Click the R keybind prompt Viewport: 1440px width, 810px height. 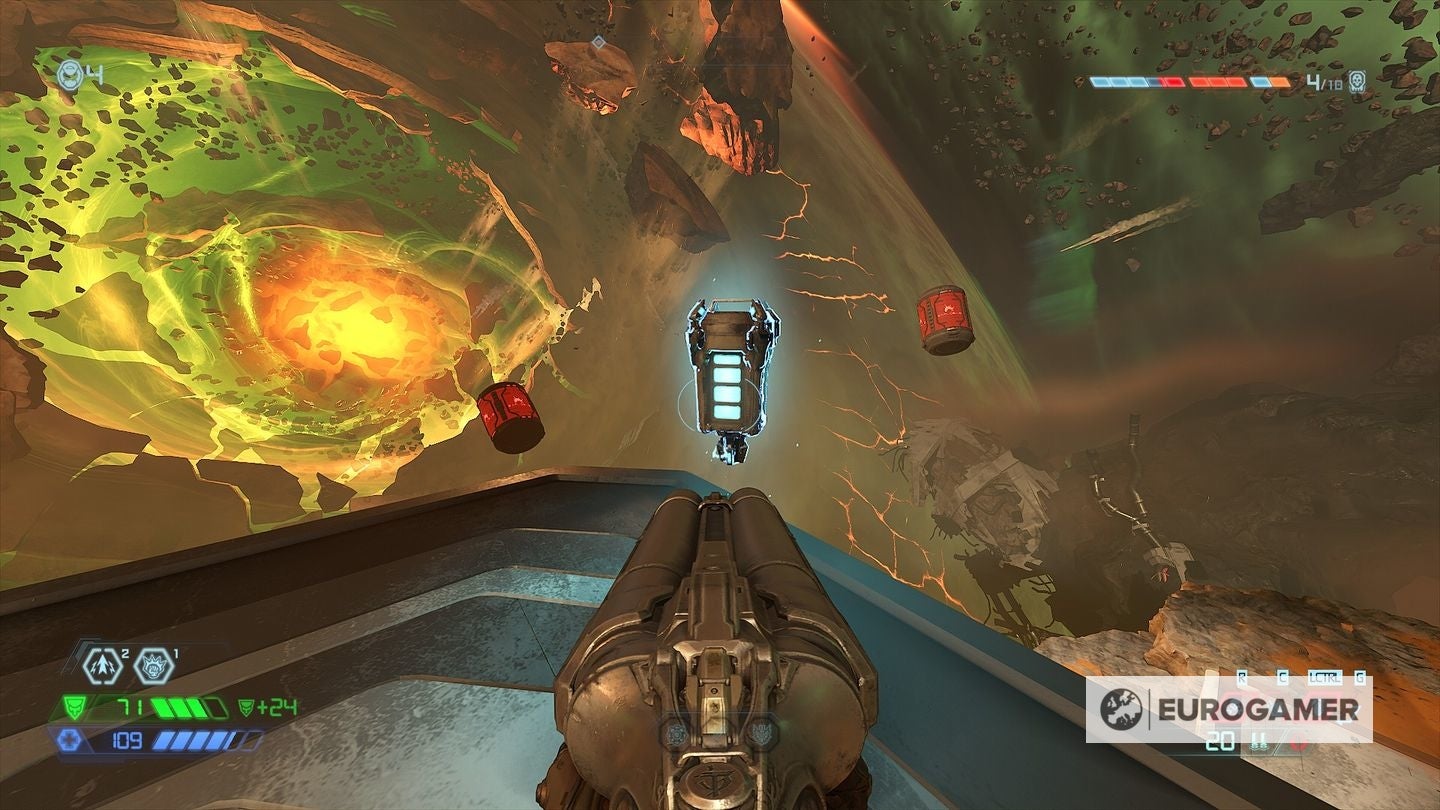tap(1241, 676)
